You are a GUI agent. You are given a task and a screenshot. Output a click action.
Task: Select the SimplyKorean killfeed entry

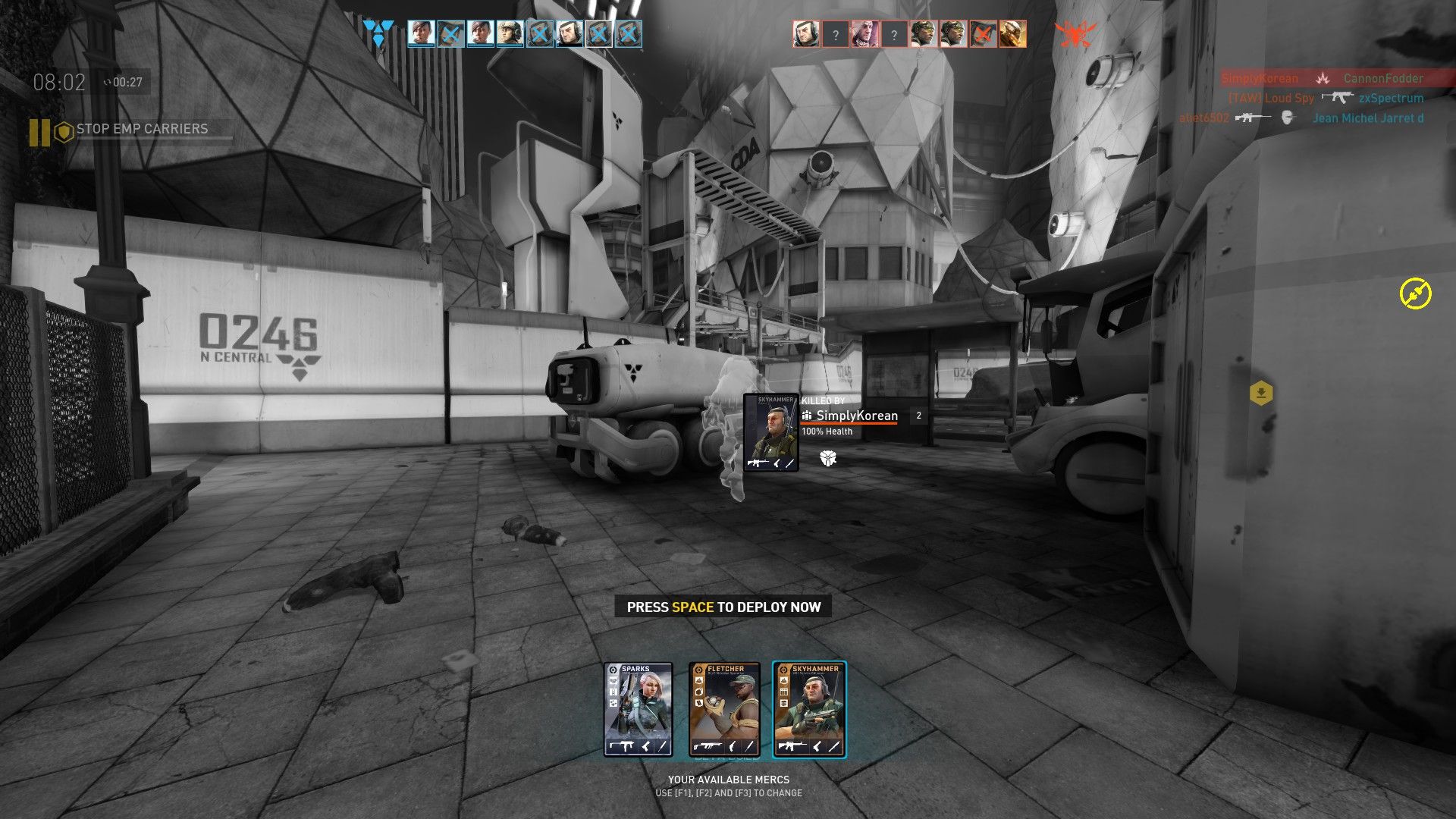click(x=1322, y=78)
